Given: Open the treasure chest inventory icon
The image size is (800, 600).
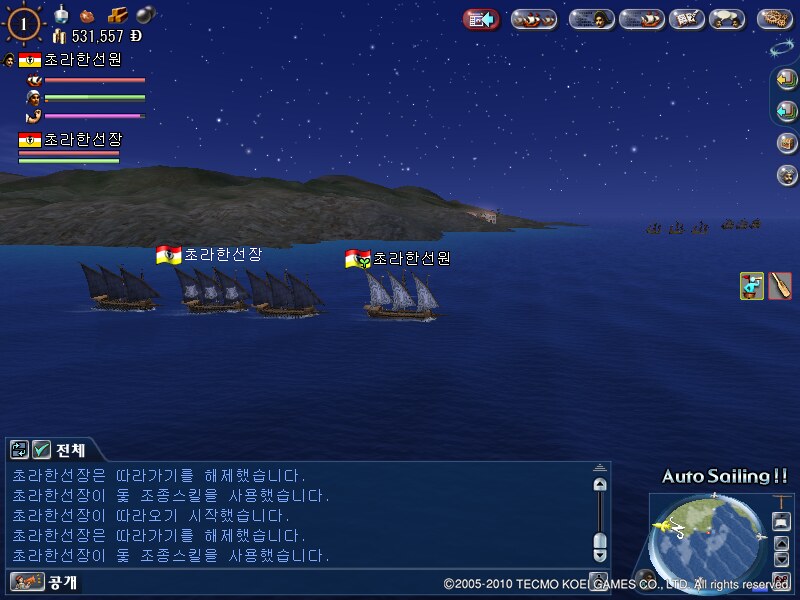Looking at the screenshot, I should click(787, 143).
